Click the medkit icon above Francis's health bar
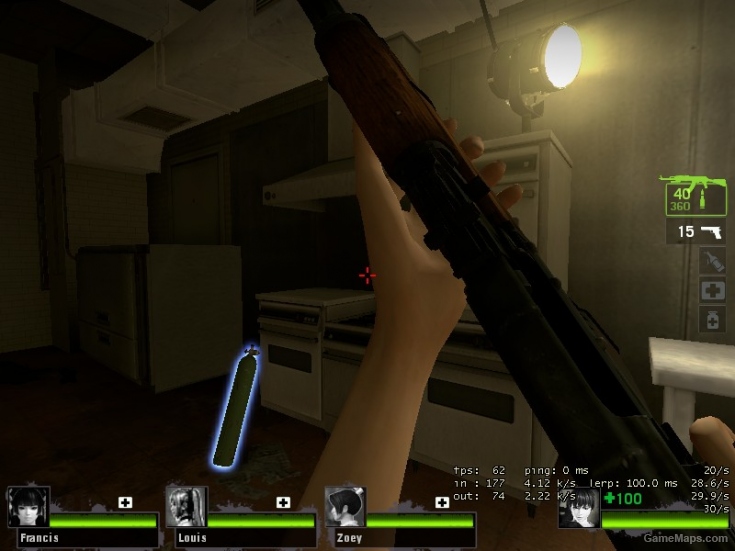Image resolution: width=735 pixels, height=551 pixels. [x=125, y=502]
